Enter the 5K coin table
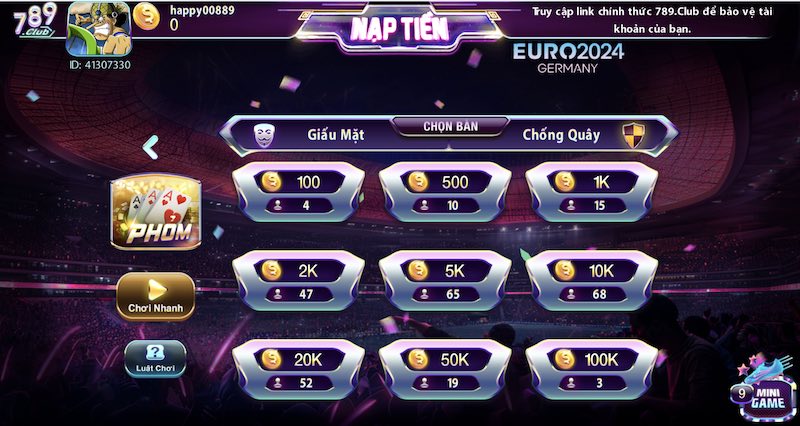This screenshot has width=800, height=426. click(445, 281)
